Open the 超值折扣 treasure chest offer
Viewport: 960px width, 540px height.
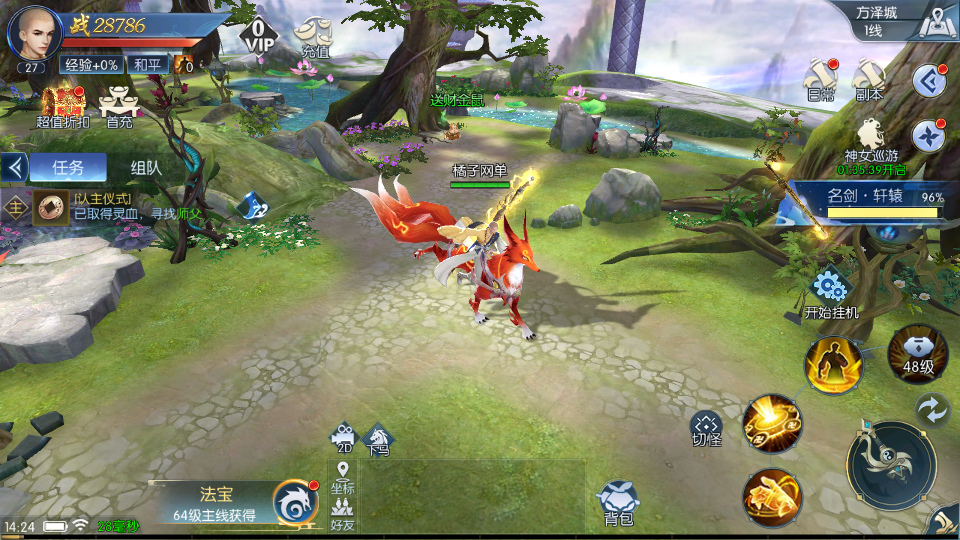pos(62,104)
